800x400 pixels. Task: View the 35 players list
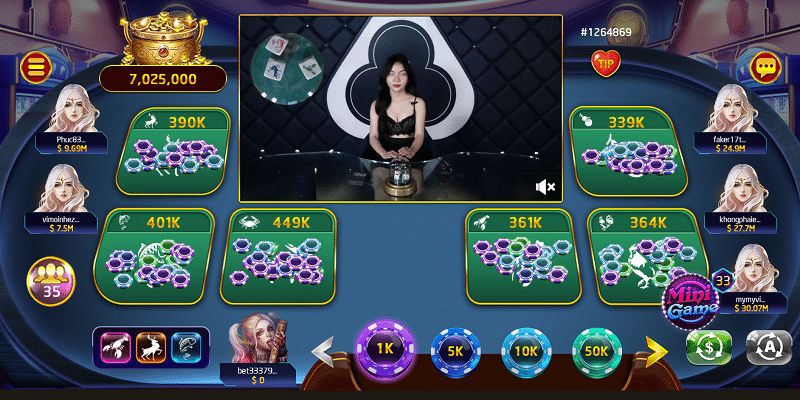pos(50,281)
